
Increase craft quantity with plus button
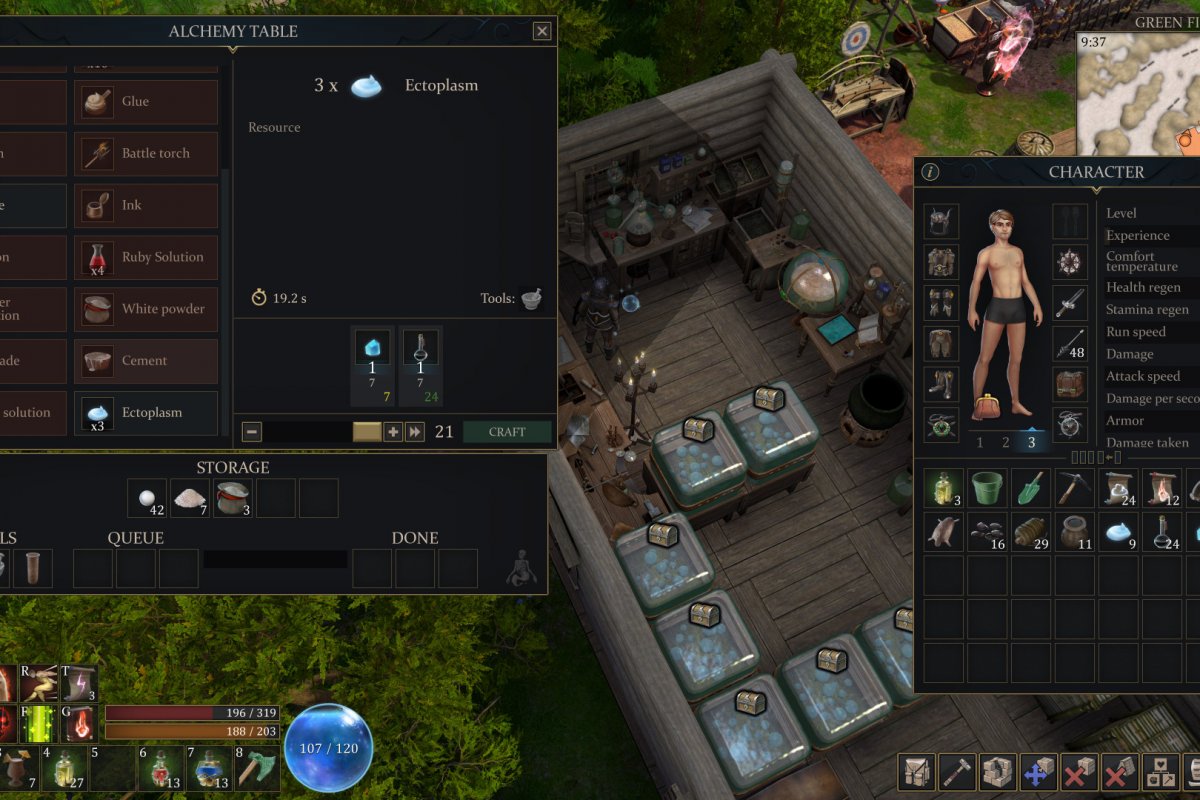pyautogui.click(x=393, y=432)
